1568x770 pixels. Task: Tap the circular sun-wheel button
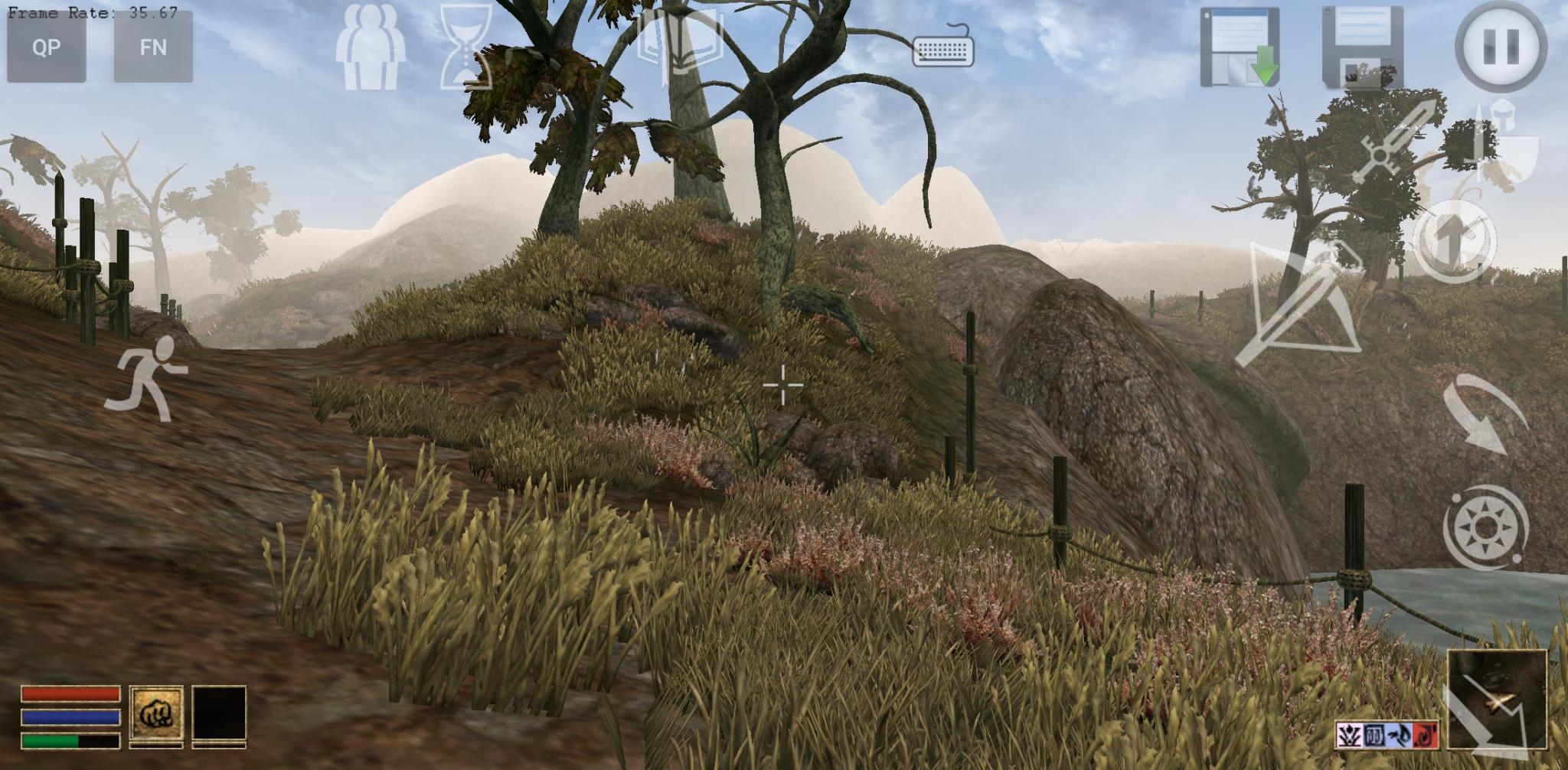tap(1485, 528)
